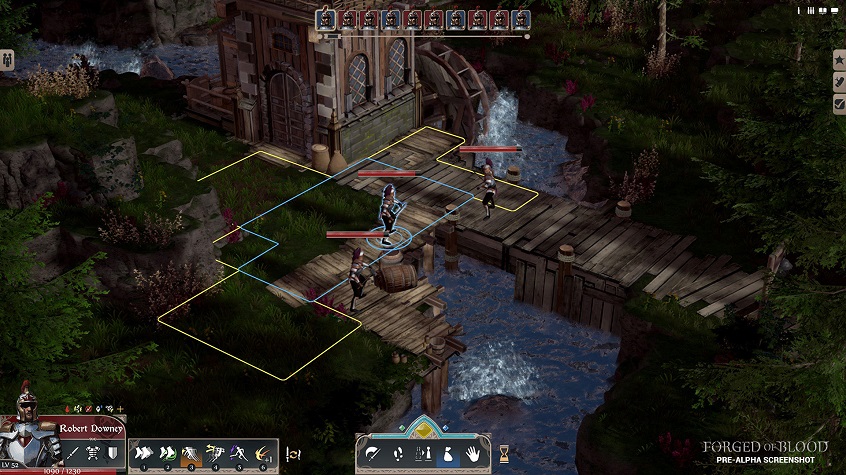Activate ability slot 1 with triple arrows
The height and width of the screenshot is (475, 846).
point(143,454)
